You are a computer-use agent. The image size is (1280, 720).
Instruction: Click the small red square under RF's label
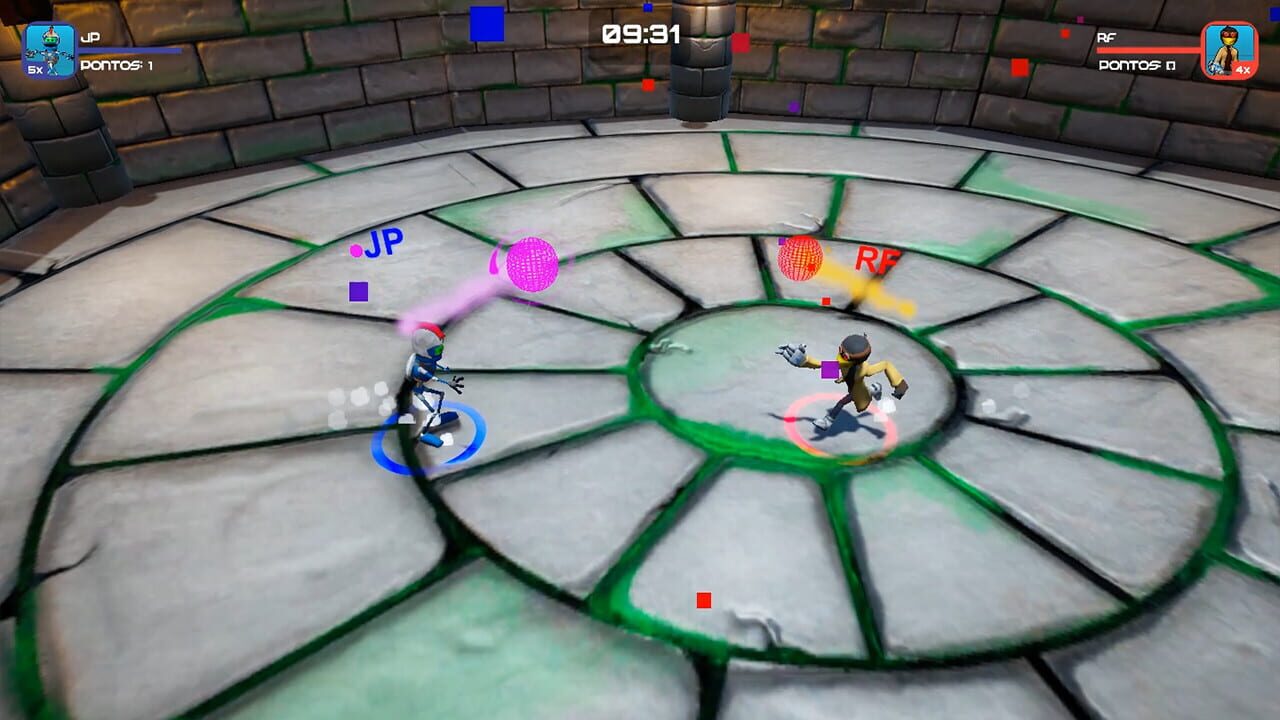coord(824,300)
